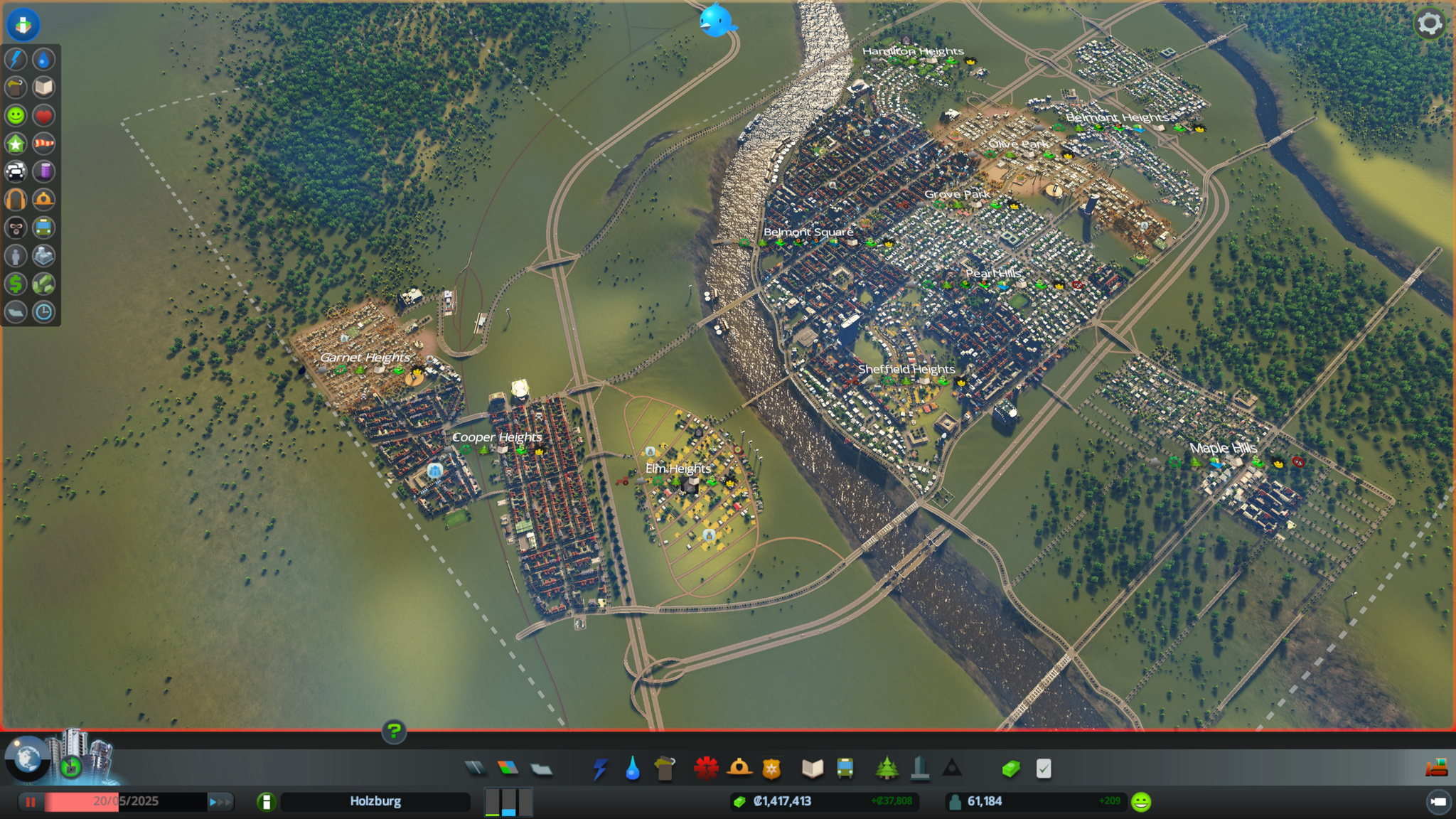Open the Police badge menu
This screenshot has width=1456, height=819.
[771, 769]
